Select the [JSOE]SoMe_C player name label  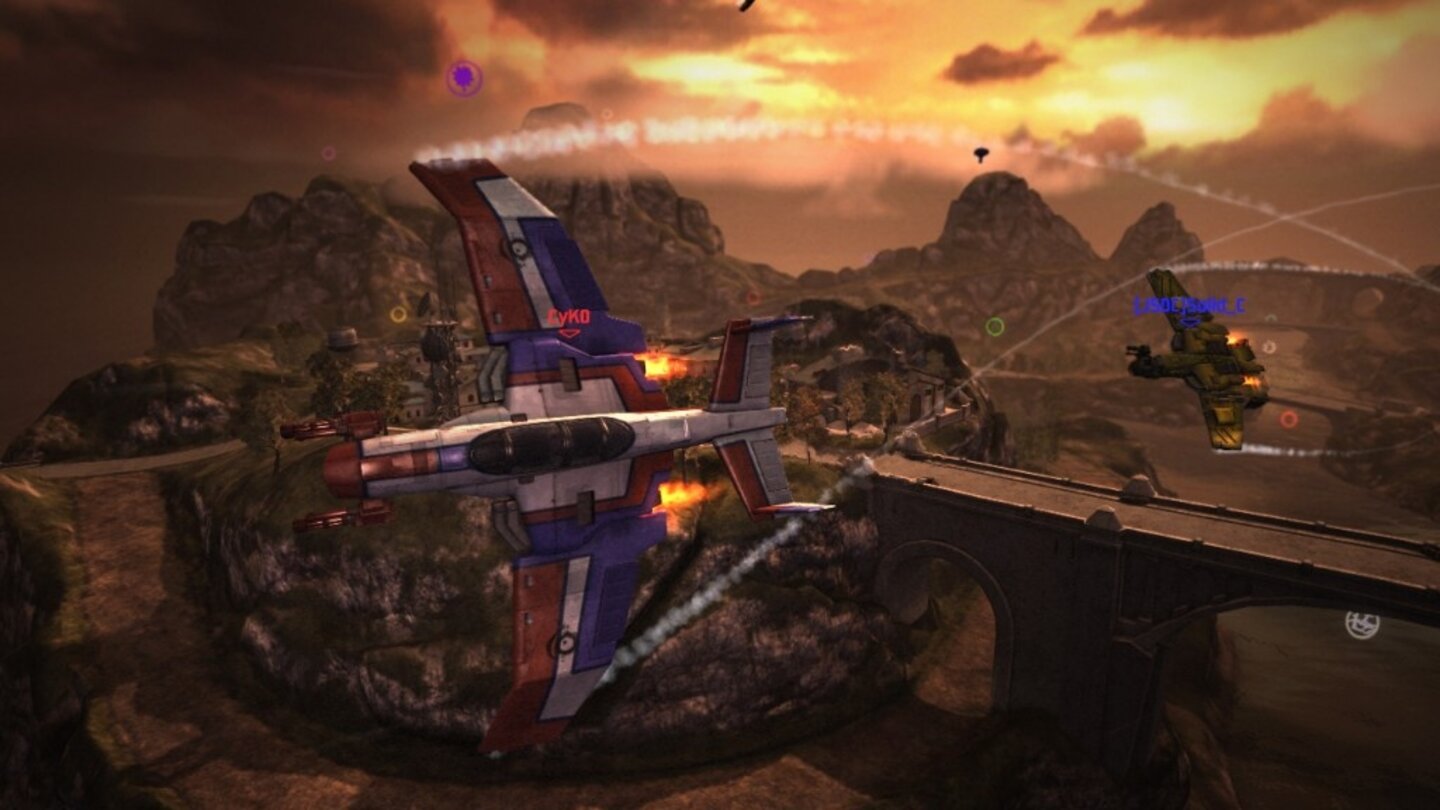[x=1190, y=305]
